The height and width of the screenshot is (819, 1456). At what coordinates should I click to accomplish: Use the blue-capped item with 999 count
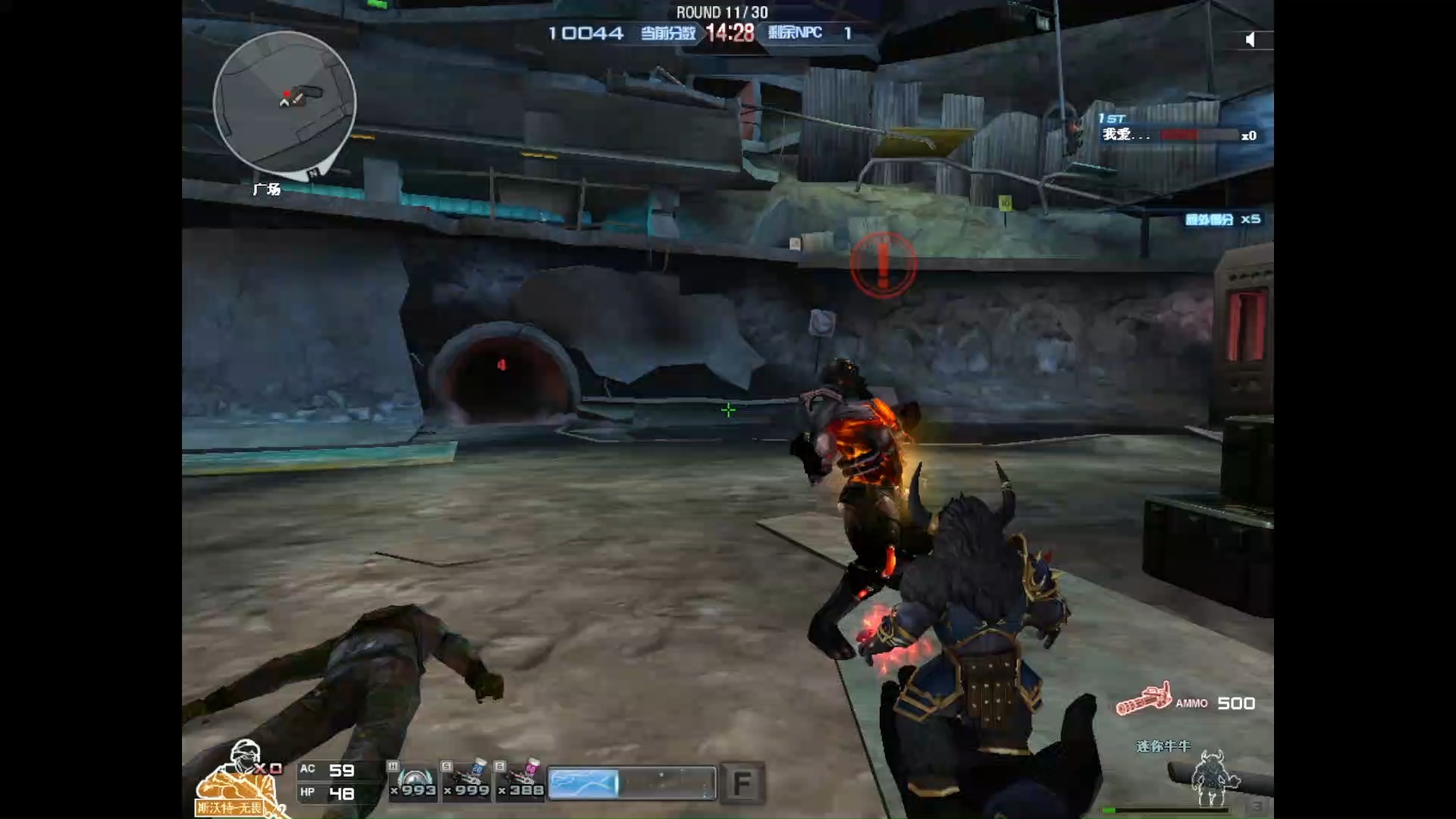click(x=467, y=780)
